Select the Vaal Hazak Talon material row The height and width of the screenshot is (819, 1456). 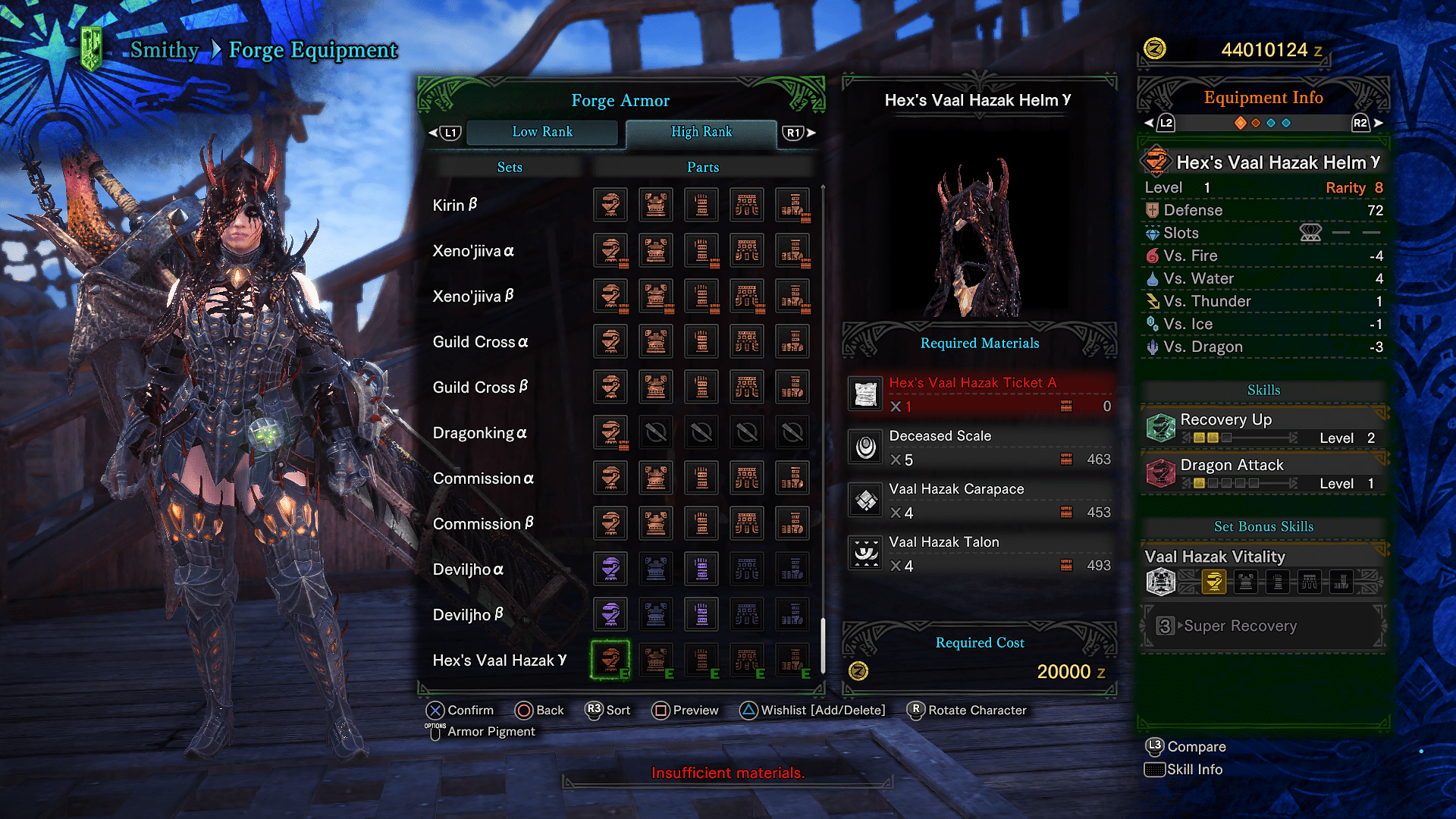pos(980,554)
